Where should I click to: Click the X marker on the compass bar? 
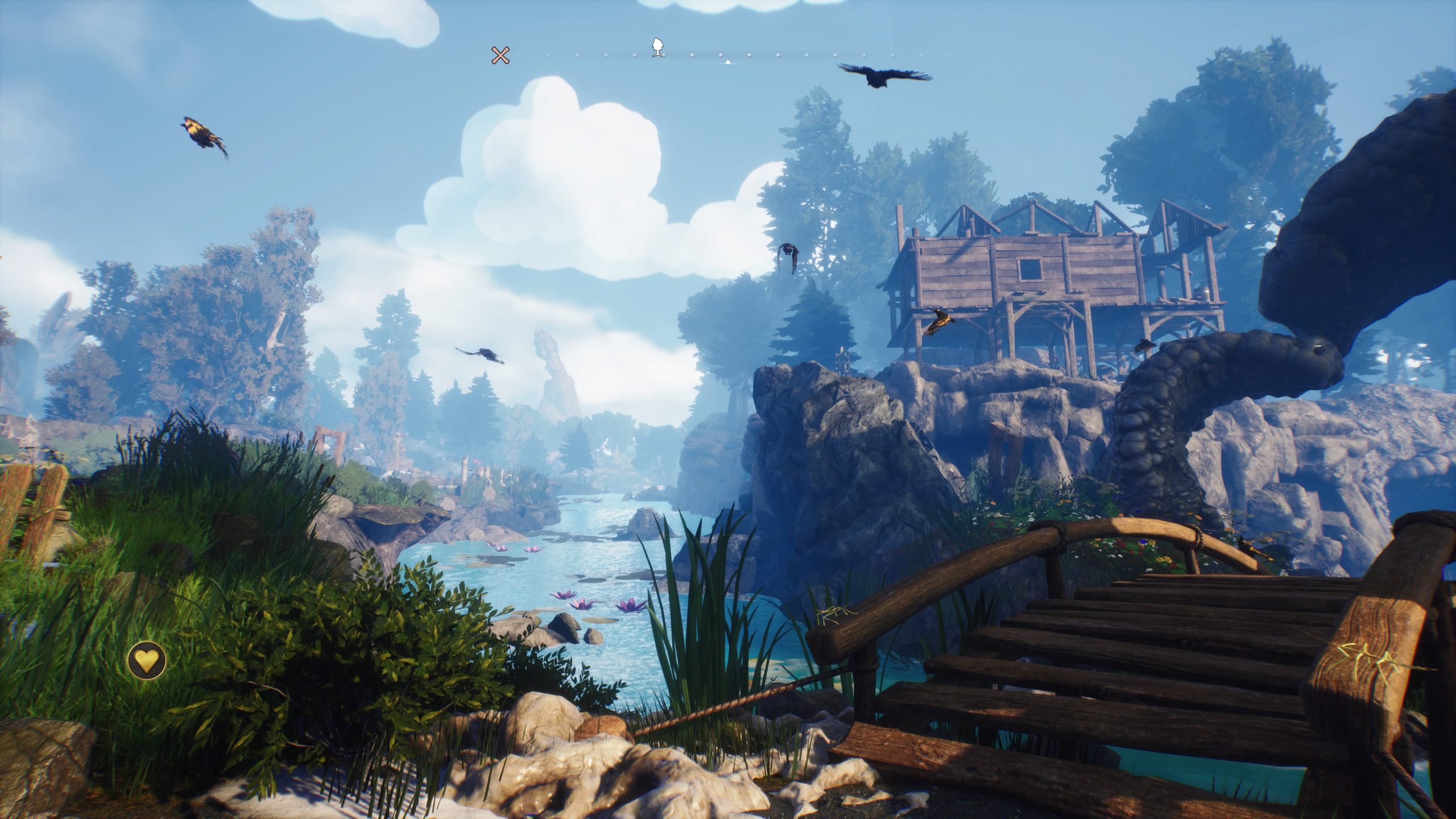[x=500, y=55]
